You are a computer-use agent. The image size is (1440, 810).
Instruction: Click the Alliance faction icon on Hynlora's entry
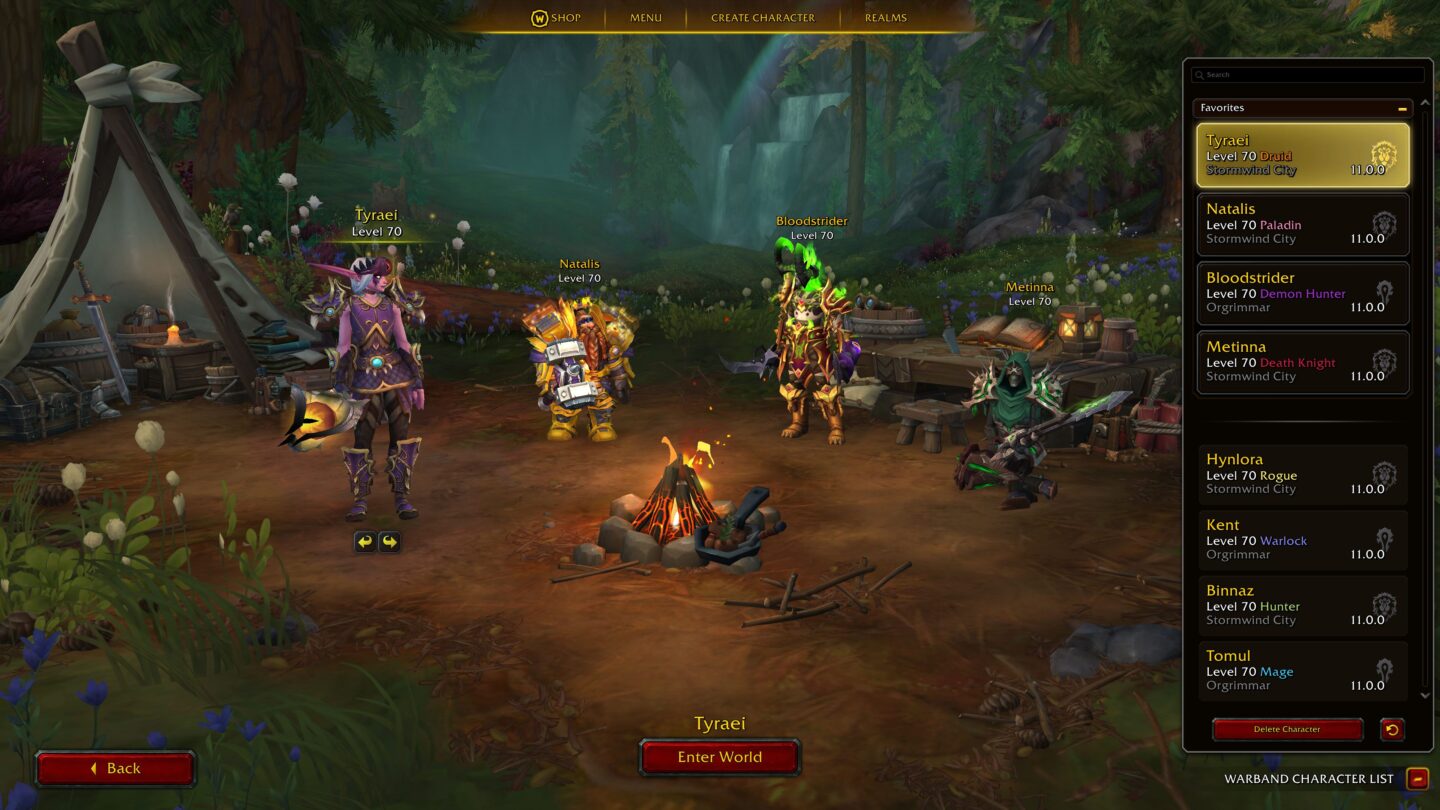pyautogui.click(x=1384, y=471)
